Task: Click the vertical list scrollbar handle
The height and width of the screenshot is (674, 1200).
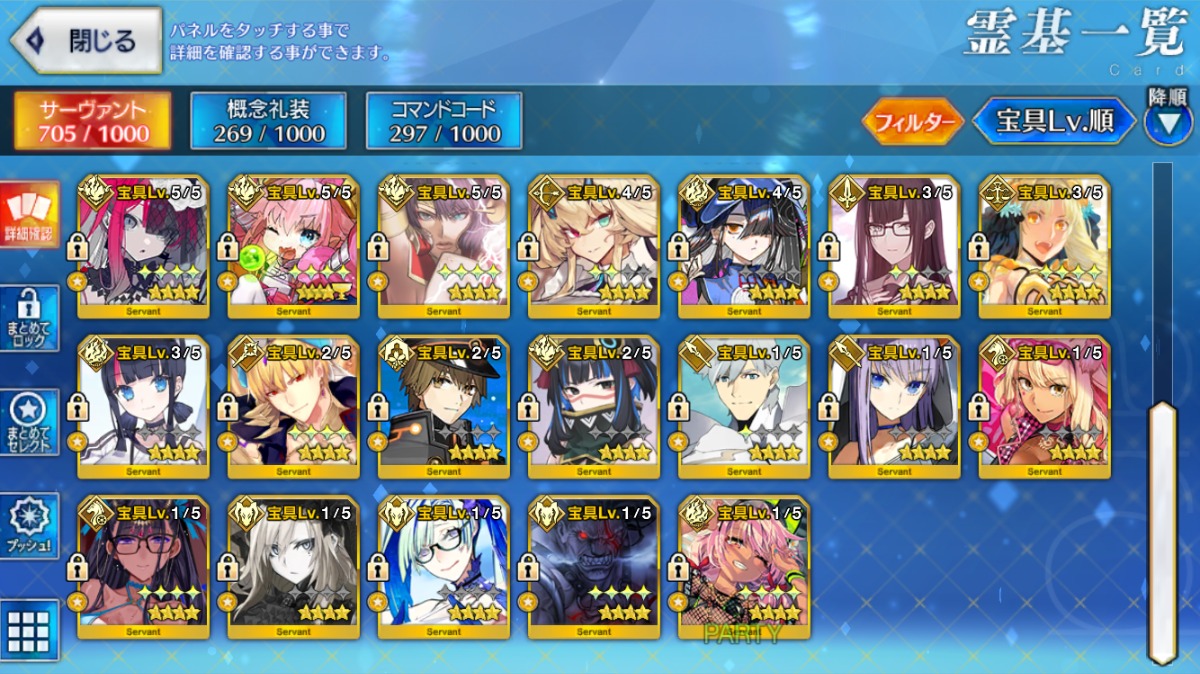Action: coord(1162,530)
